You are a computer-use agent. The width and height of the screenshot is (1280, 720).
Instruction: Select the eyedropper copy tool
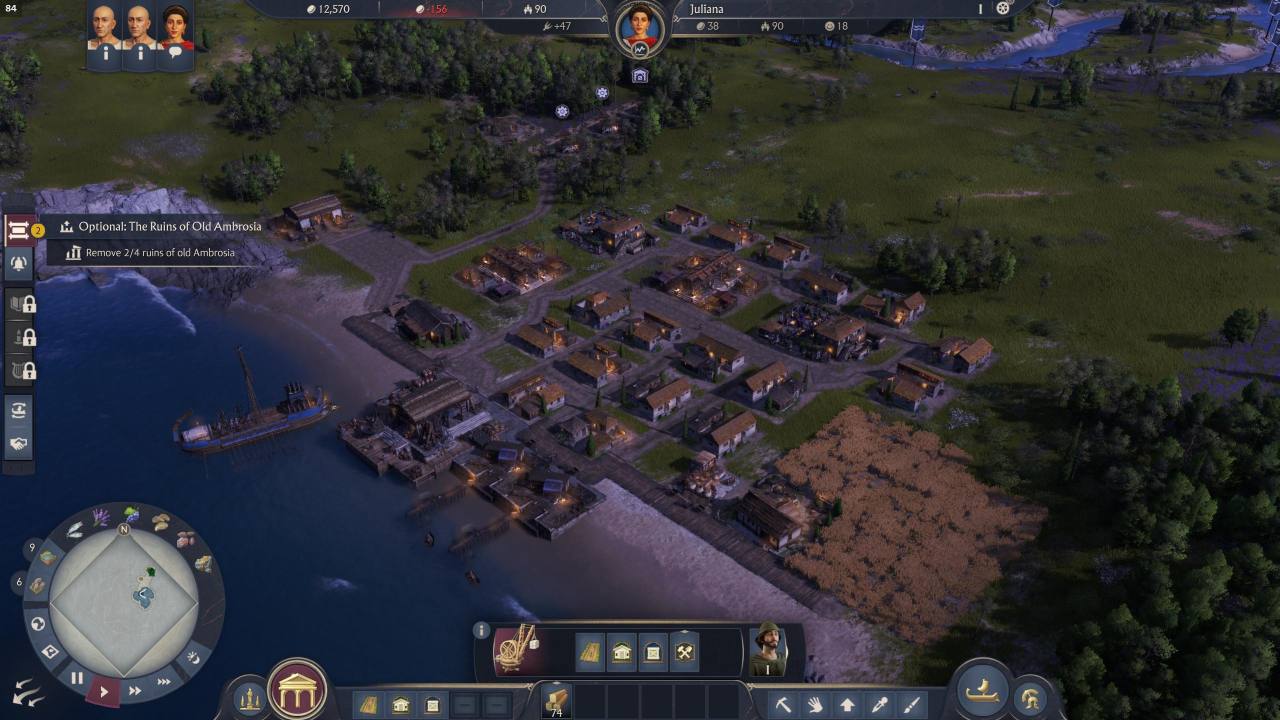click(x=880, y=705)
